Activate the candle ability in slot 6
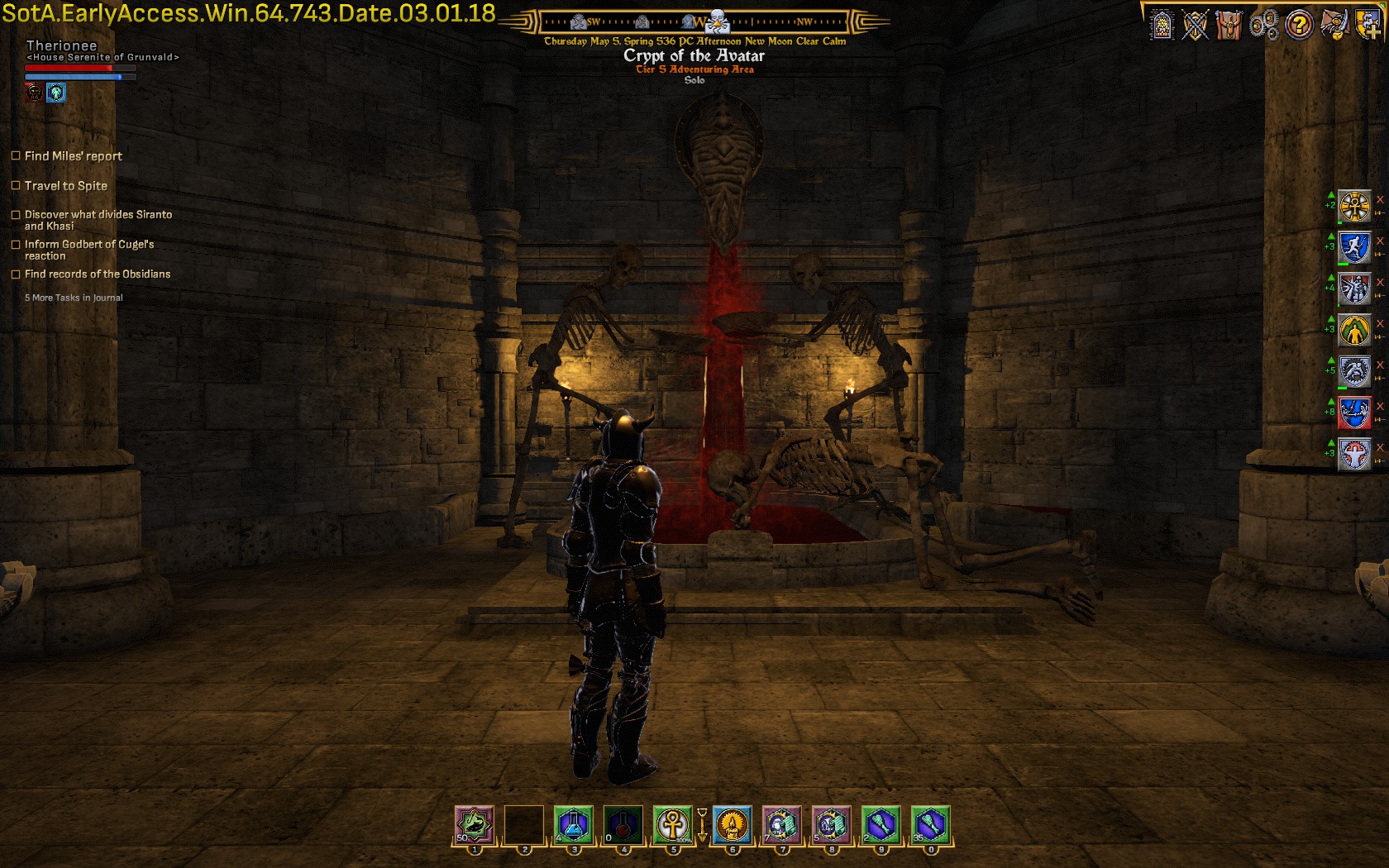Image resolution: width=1389 pixels, height=868 pixels. (732, 824)
